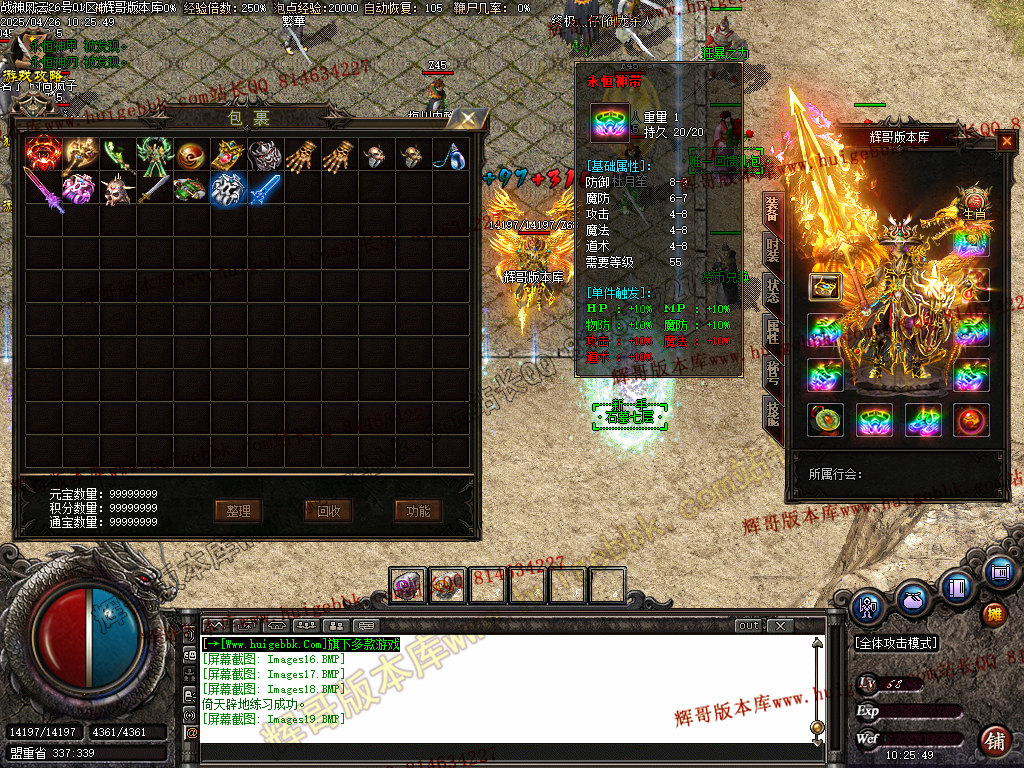This screenshot has height=768, width=1024.
Task: Click the 整理 sort button
Action: click(x=238, y=511)
